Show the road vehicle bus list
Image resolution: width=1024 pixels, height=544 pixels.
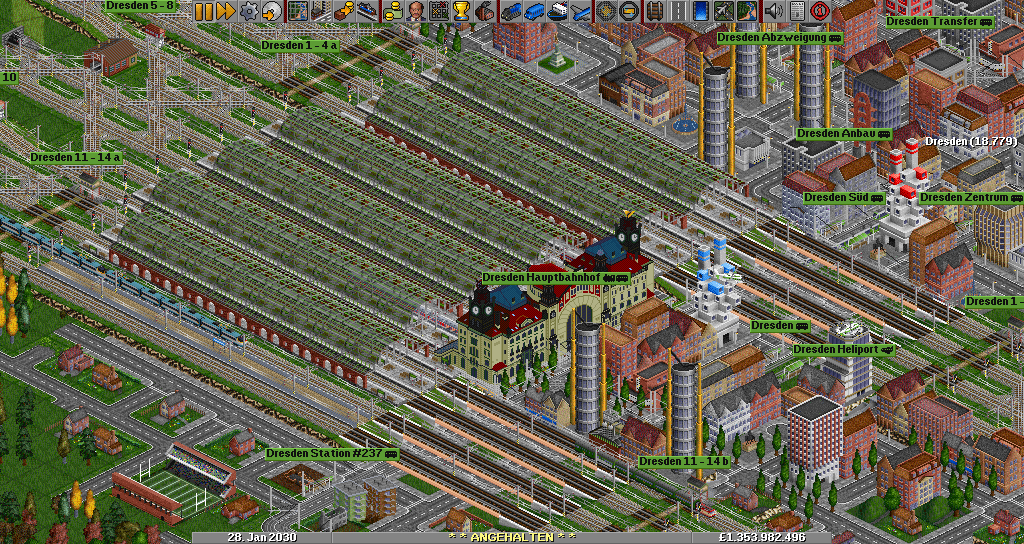pyautogui.click(x=533, y=11)
